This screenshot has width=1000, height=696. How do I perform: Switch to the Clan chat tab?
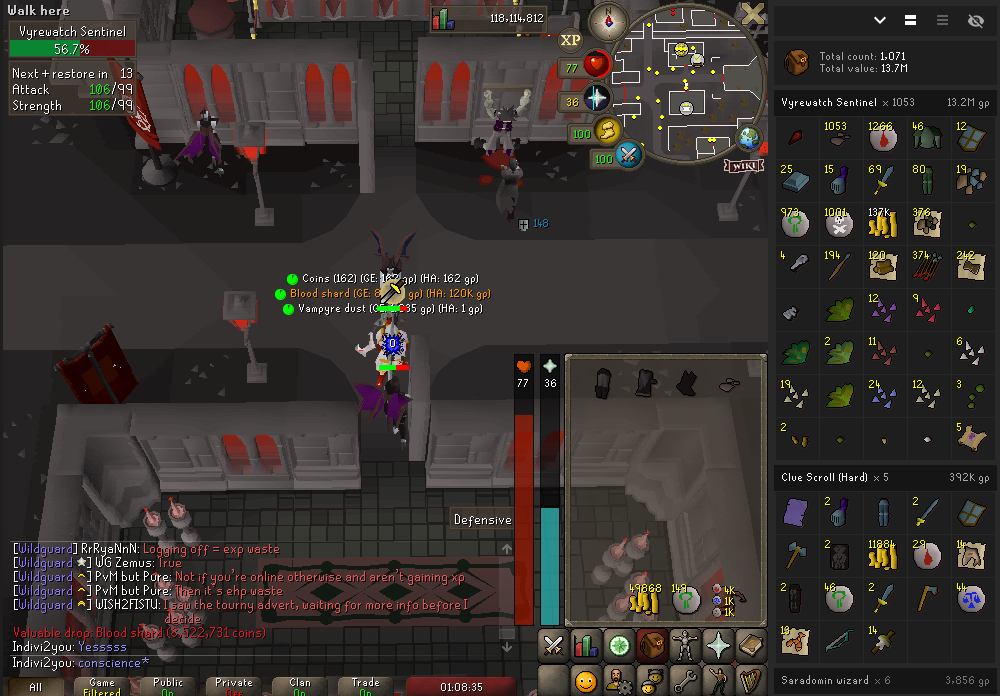click(x=300, y=687)
